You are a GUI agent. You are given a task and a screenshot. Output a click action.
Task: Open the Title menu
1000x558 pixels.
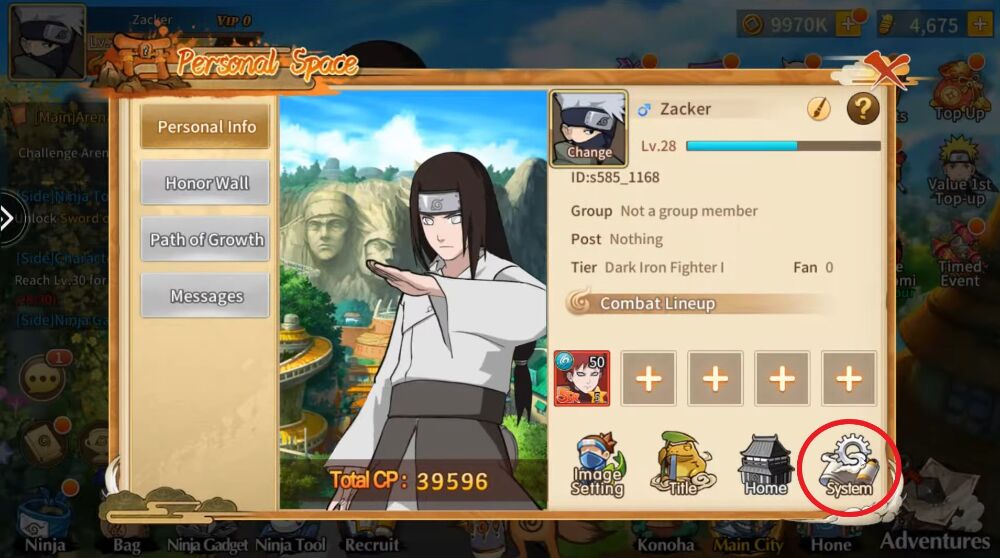pos(683,465)
